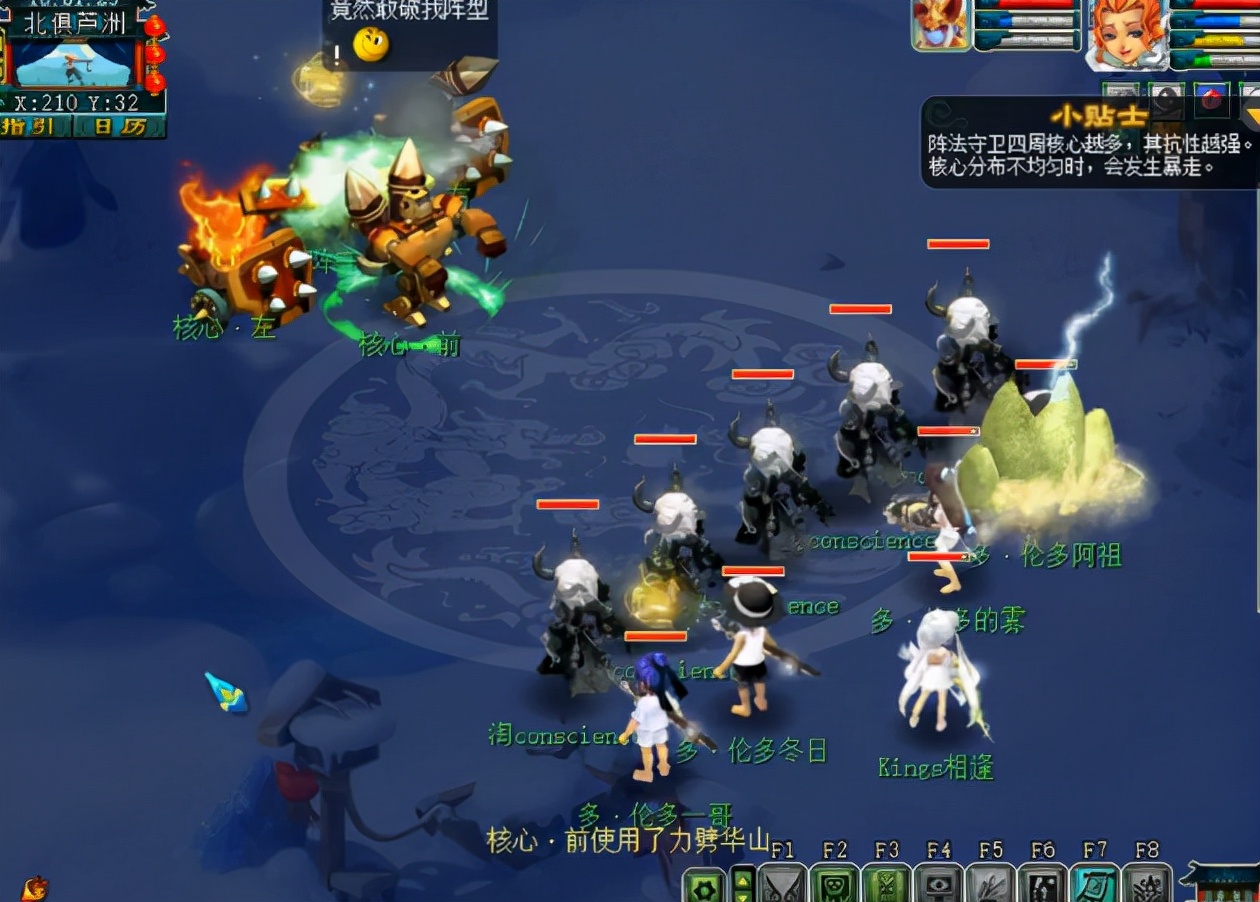Image resolution: width=1260 pixels, height=902 pixels.
Task: Click the yellow smiley emoji in chat
Action: [x=371, y=44]
